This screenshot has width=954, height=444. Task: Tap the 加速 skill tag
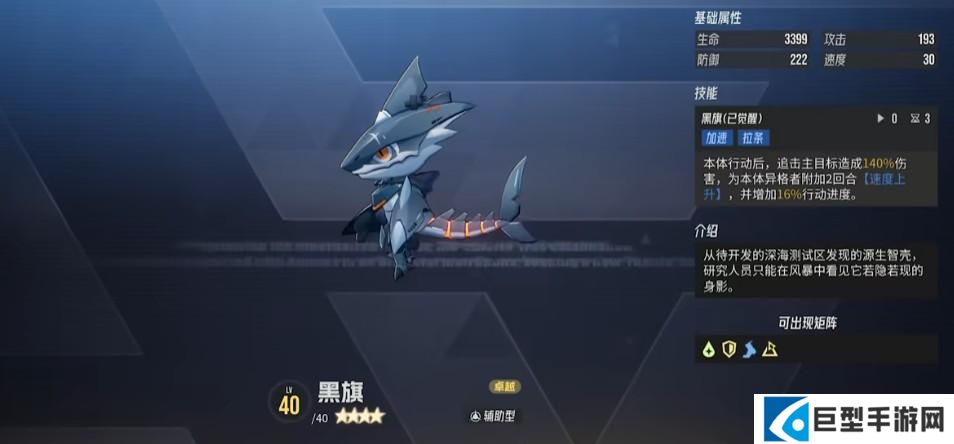click(716, 138)
